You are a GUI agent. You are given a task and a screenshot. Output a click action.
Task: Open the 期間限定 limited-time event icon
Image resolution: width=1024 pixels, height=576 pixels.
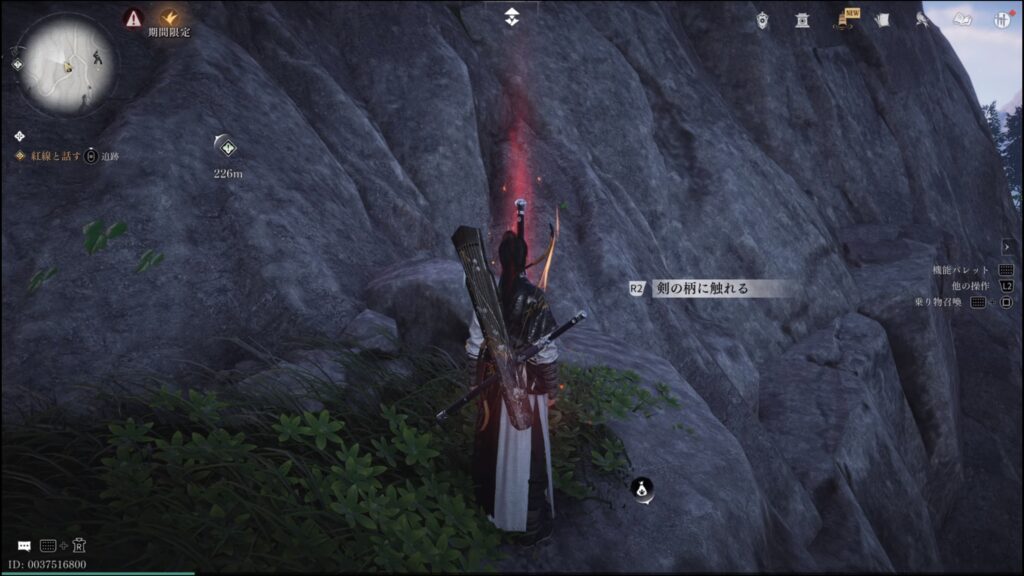[169, 17]
